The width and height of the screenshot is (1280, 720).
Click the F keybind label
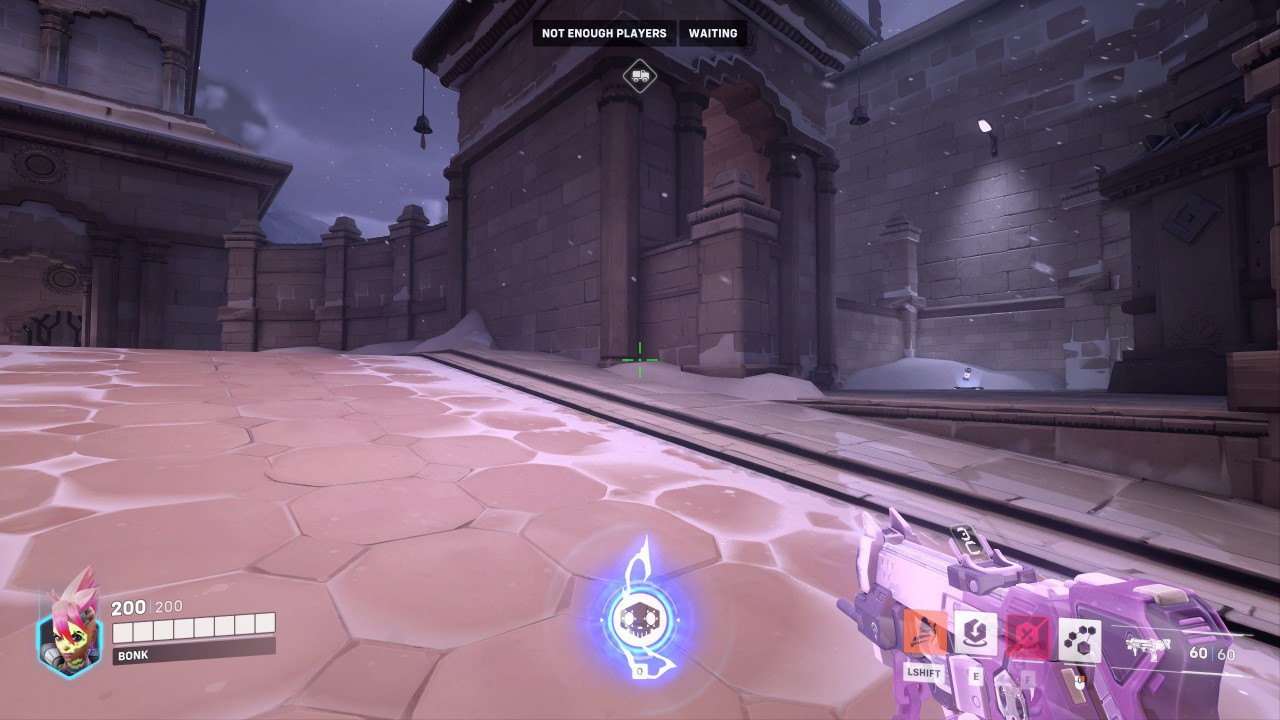pyautogui.click(x=1028, y=679)
